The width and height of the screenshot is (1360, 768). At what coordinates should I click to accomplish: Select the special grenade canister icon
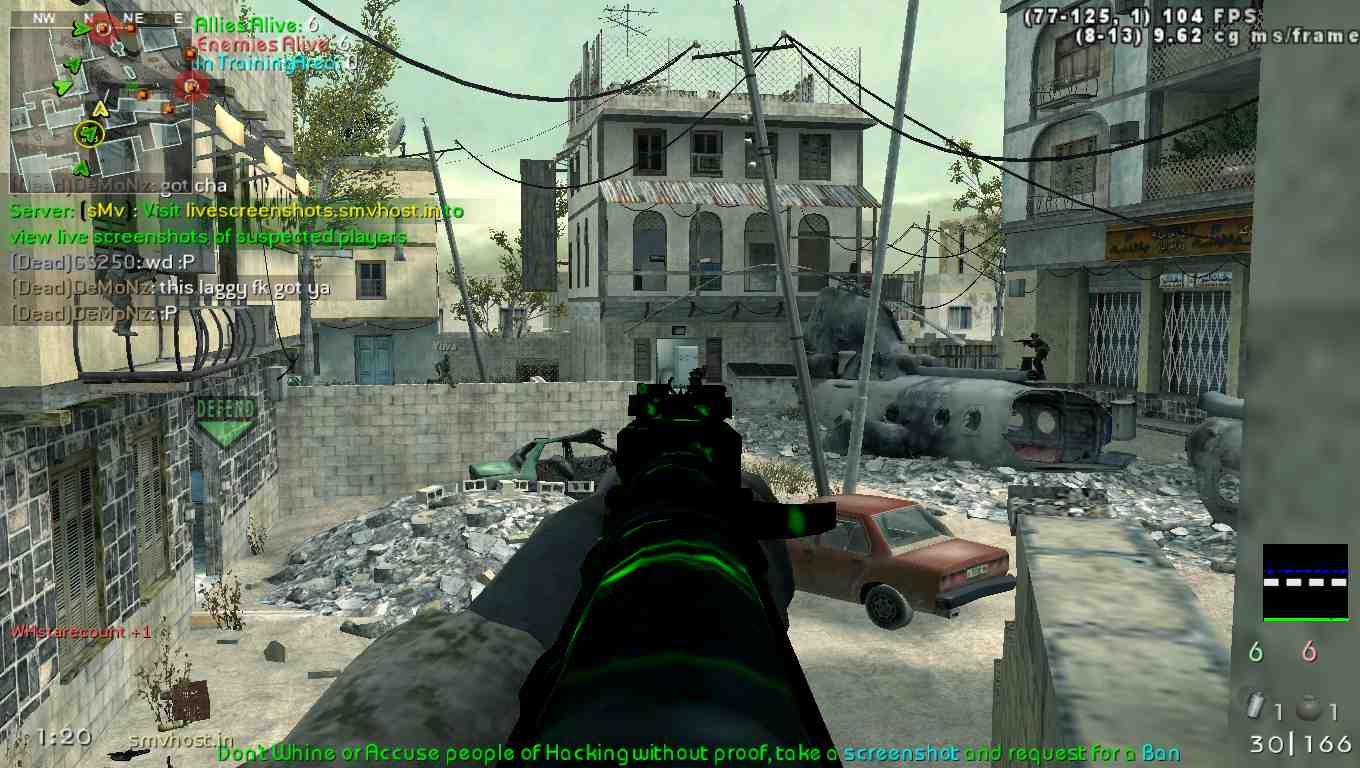(x=1256, y=707)
